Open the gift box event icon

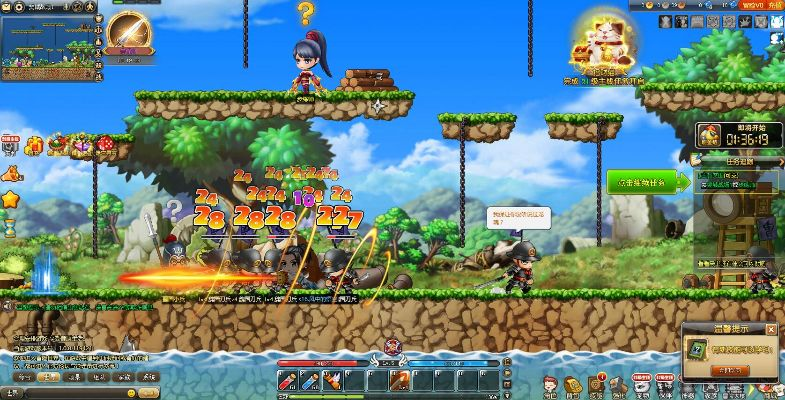34,146
